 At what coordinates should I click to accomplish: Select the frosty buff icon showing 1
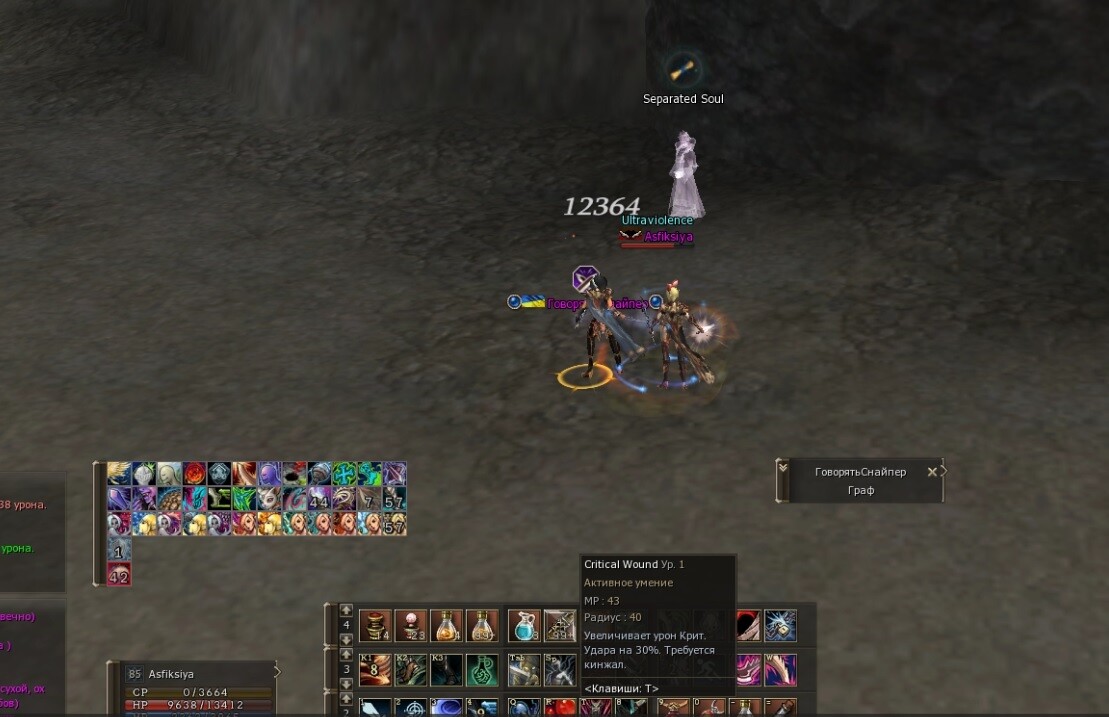119,549
